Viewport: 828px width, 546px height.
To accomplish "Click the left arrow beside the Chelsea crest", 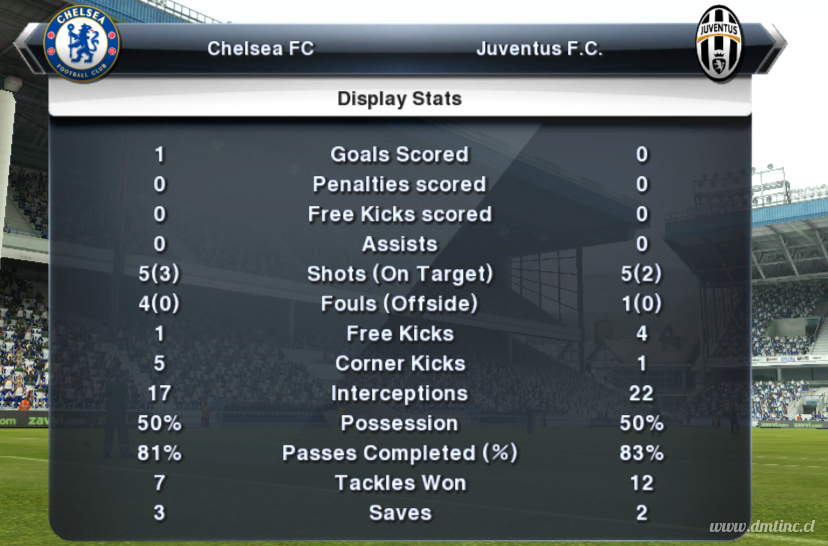I will tap(27, 45).
